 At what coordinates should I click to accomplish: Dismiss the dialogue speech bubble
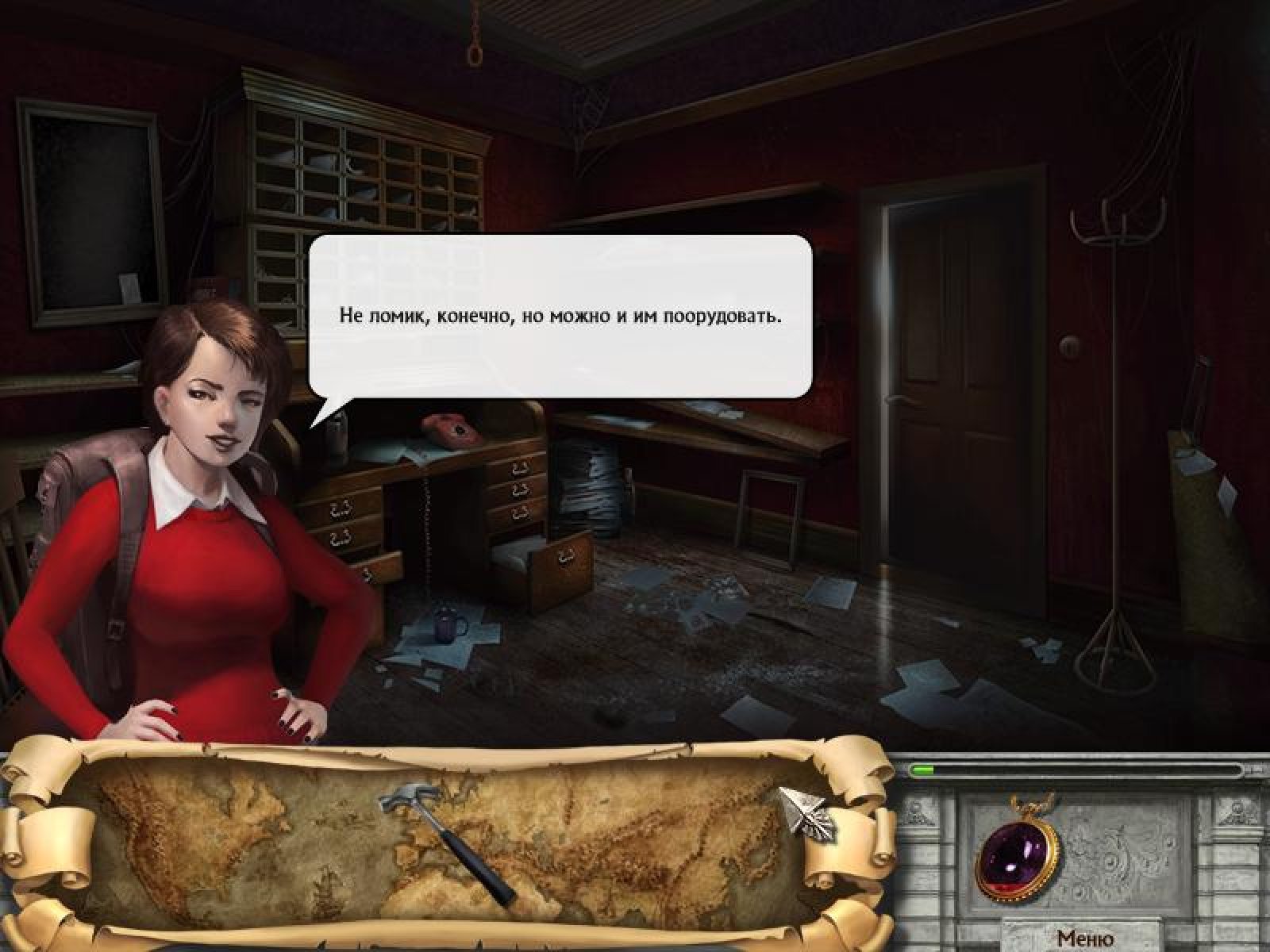tap(560, 316)
